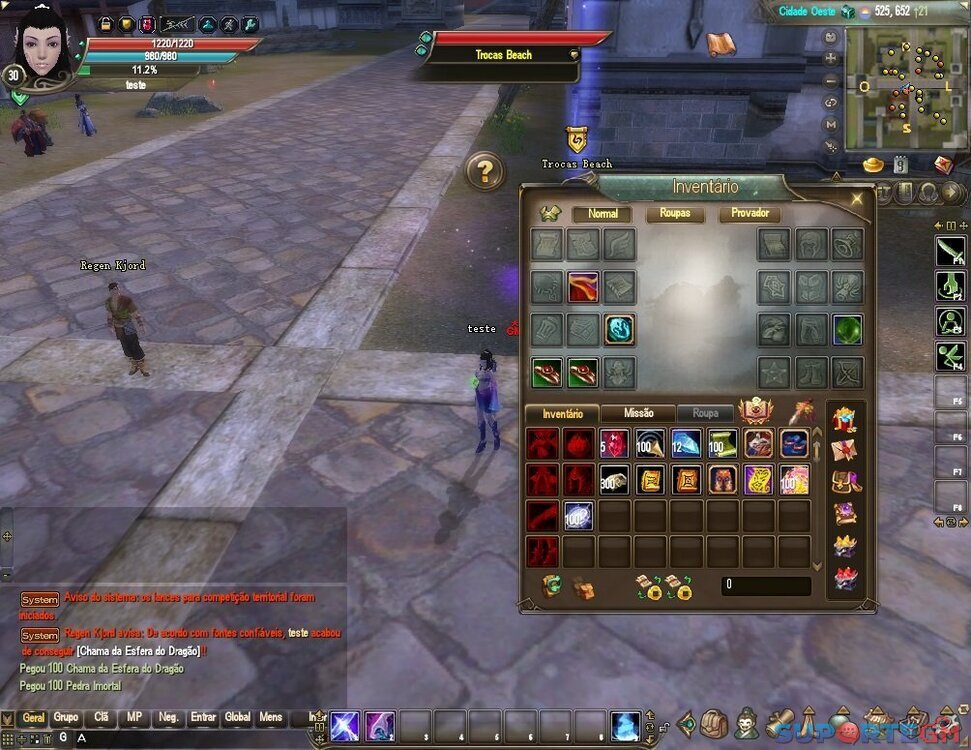Select the blue swirl equipped item
This screenshot has width=971, height=750.
pos(619,329)
